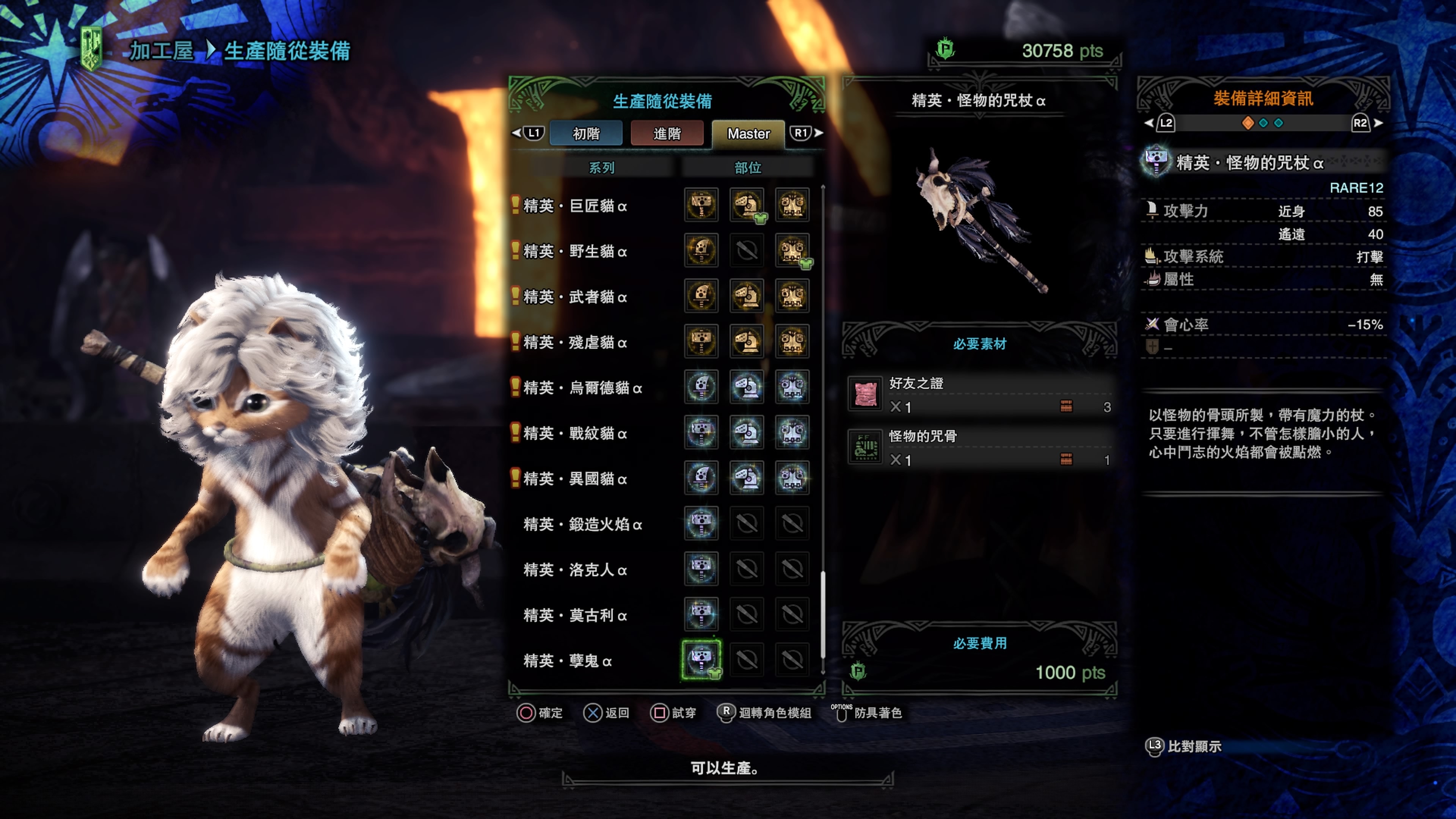Select the head armor icon for 精英·烏爾德貓α

pos(747,388)
